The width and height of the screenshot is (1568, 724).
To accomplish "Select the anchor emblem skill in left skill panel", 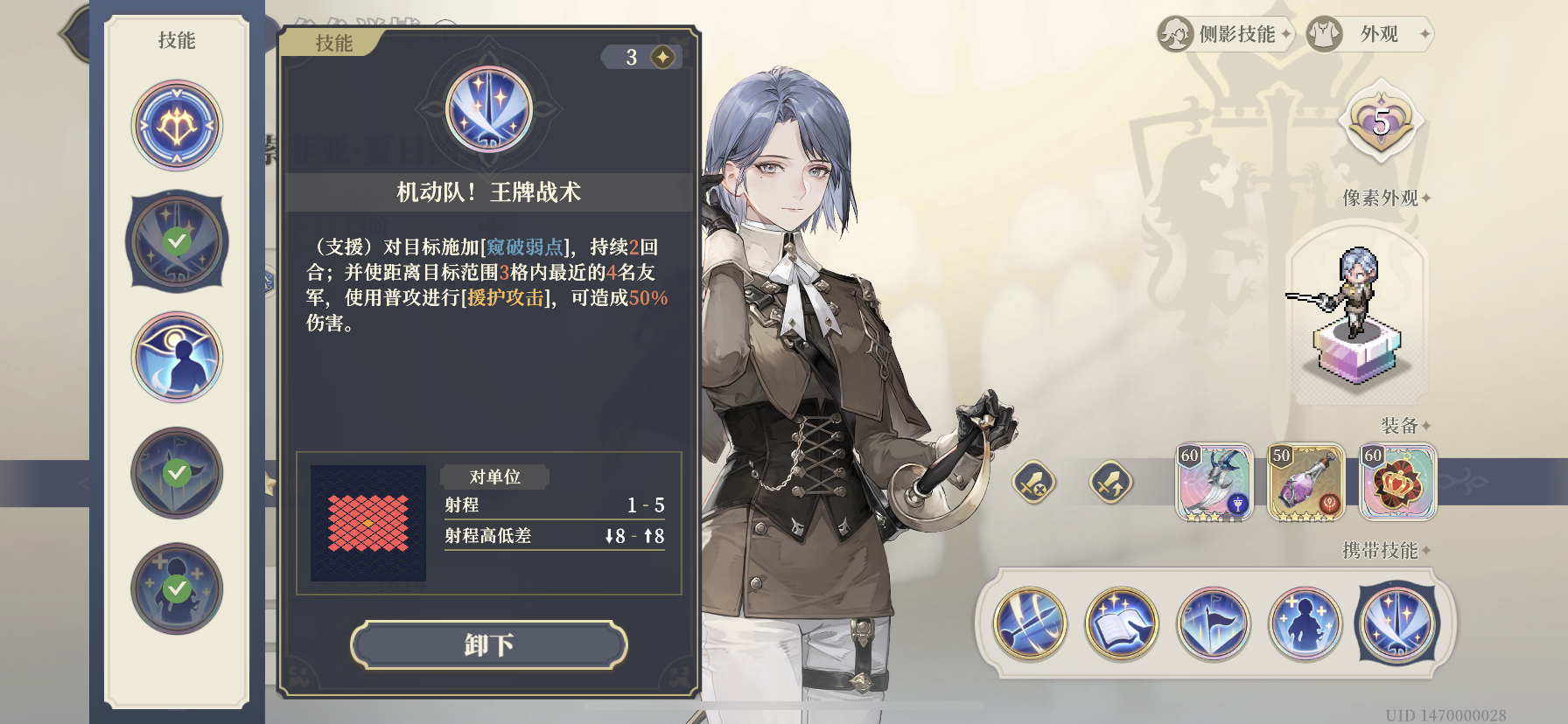I will [x=177, y=125].
